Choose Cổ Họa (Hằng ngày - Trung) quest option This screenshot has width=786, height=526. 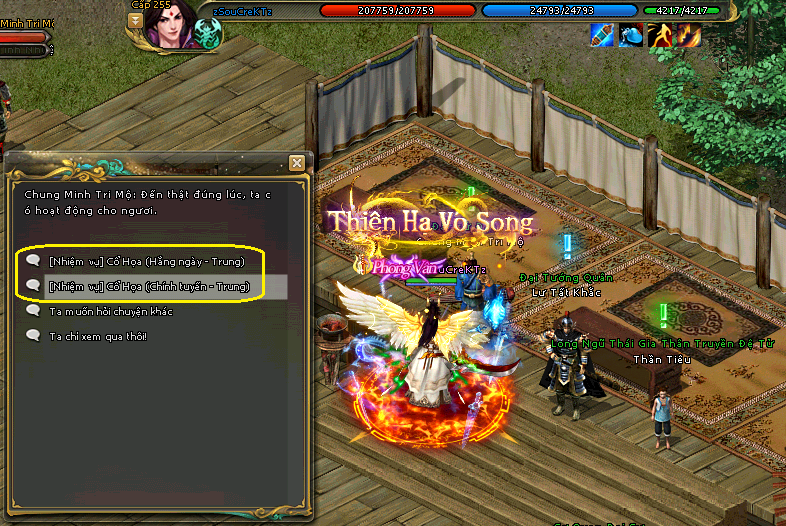pos(146,261)
